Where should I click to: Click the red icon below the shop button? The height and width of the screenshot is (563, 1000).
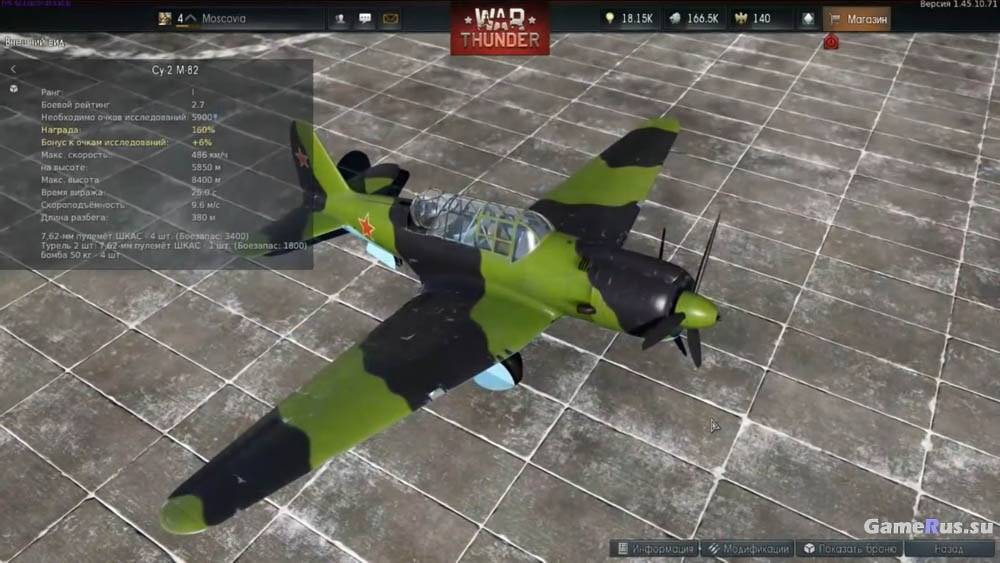[x=831, y=42]
